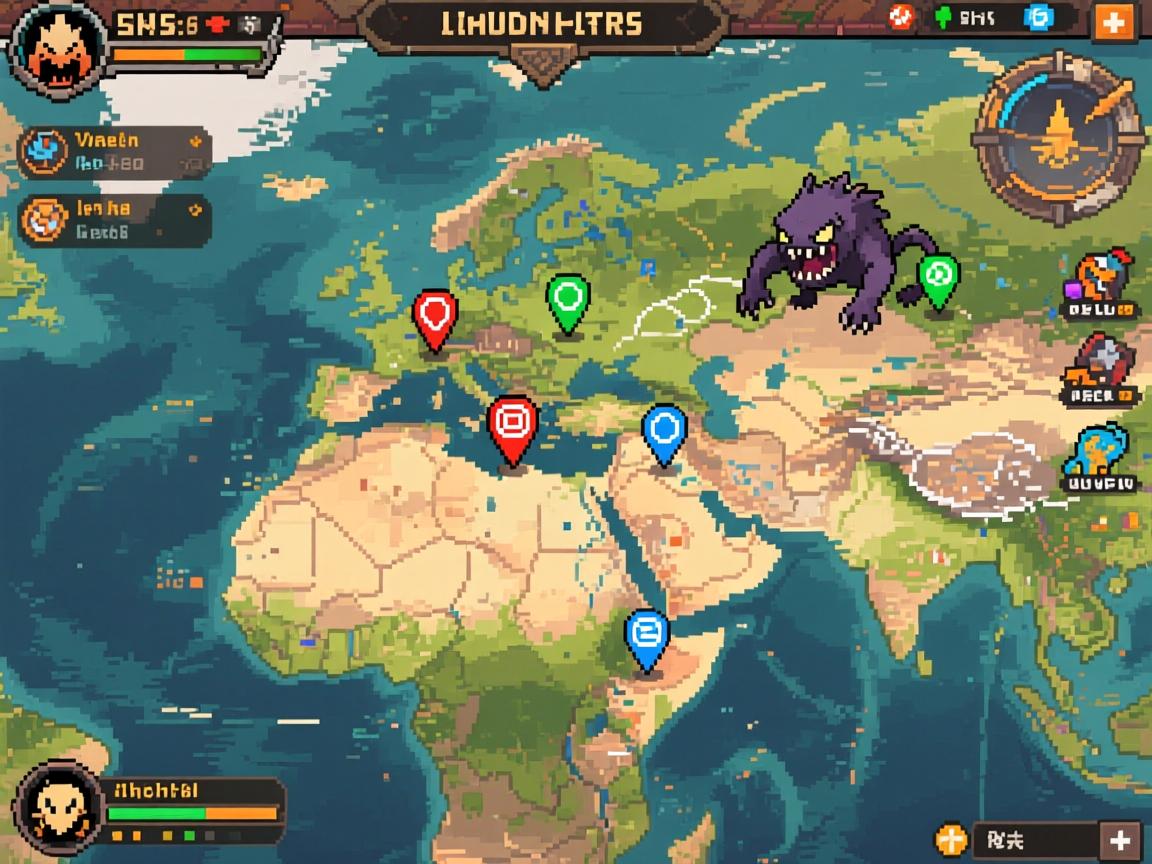Click the orange plus button in top bar
1152x864 pixels.
point(1114,21)
